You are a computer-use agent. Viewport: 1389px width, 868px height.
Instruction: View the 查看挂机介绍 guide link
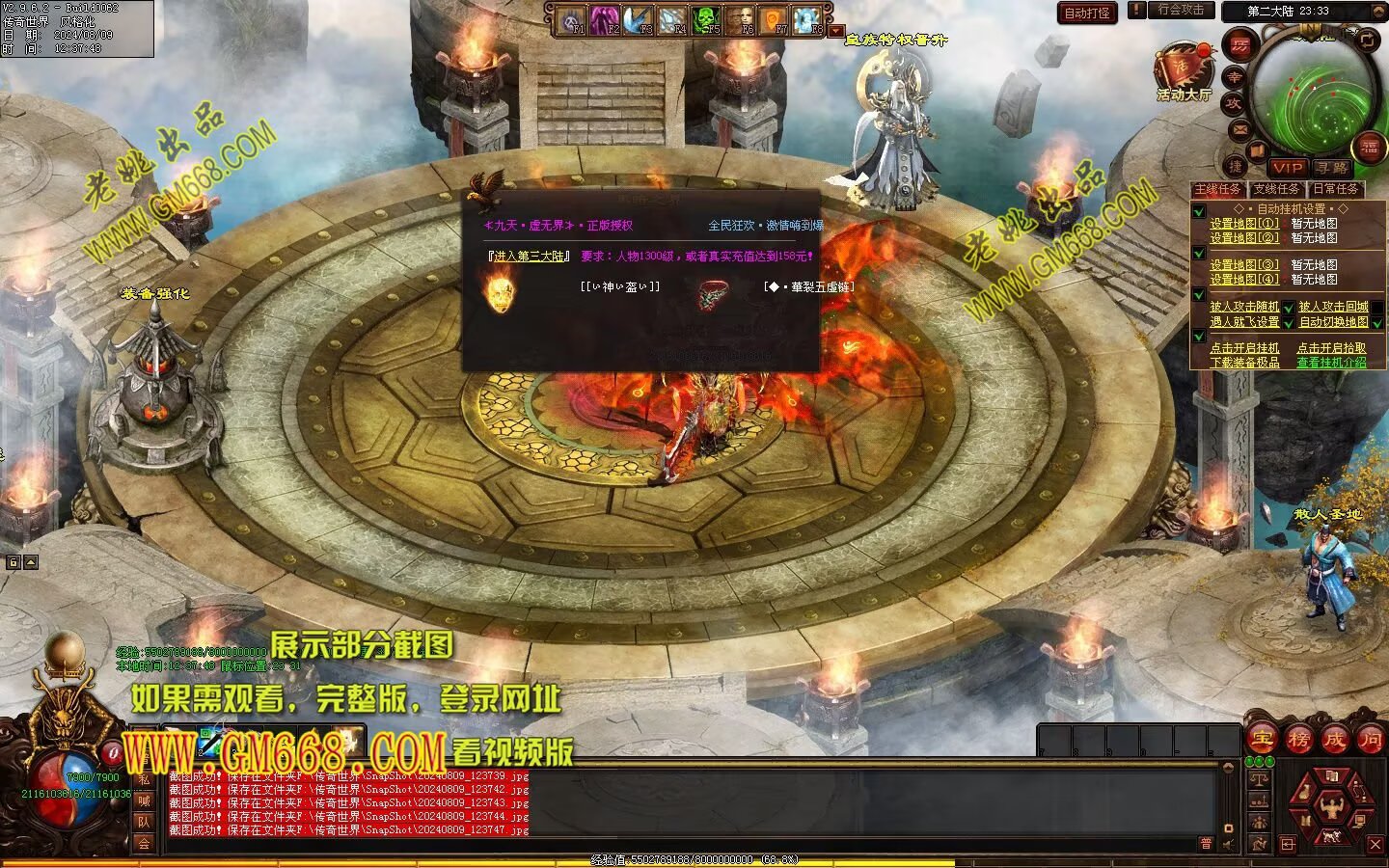tap(1331, 363)
